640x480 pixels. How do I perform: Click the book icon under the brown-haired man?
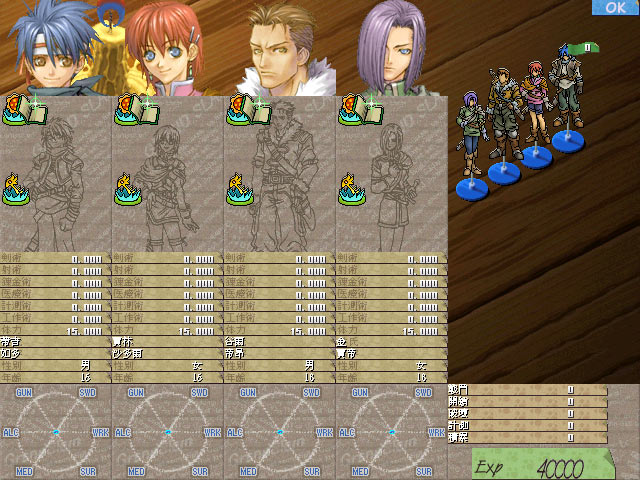point(242,110)
